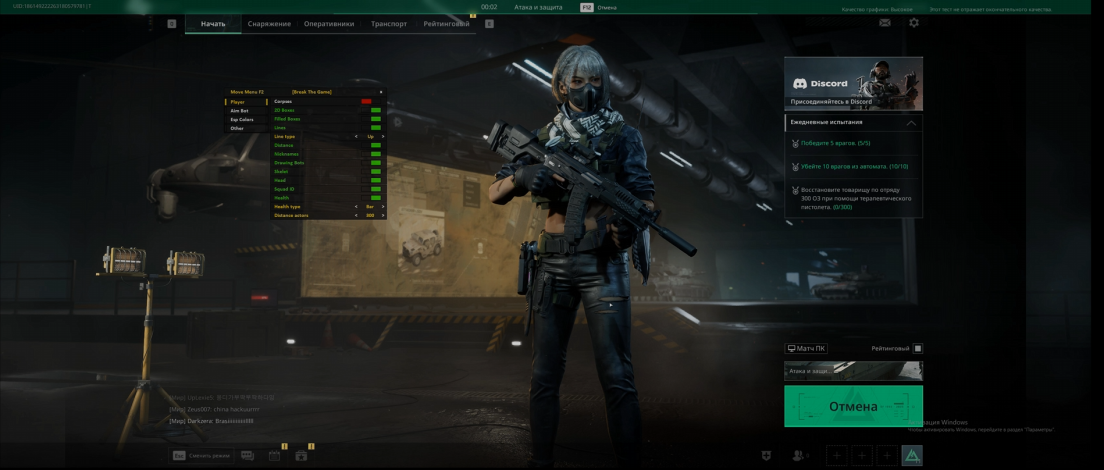Screen dimensions: 1104x470
Task: Switch to the Снаряжение tab
Action: click(269, 23)
